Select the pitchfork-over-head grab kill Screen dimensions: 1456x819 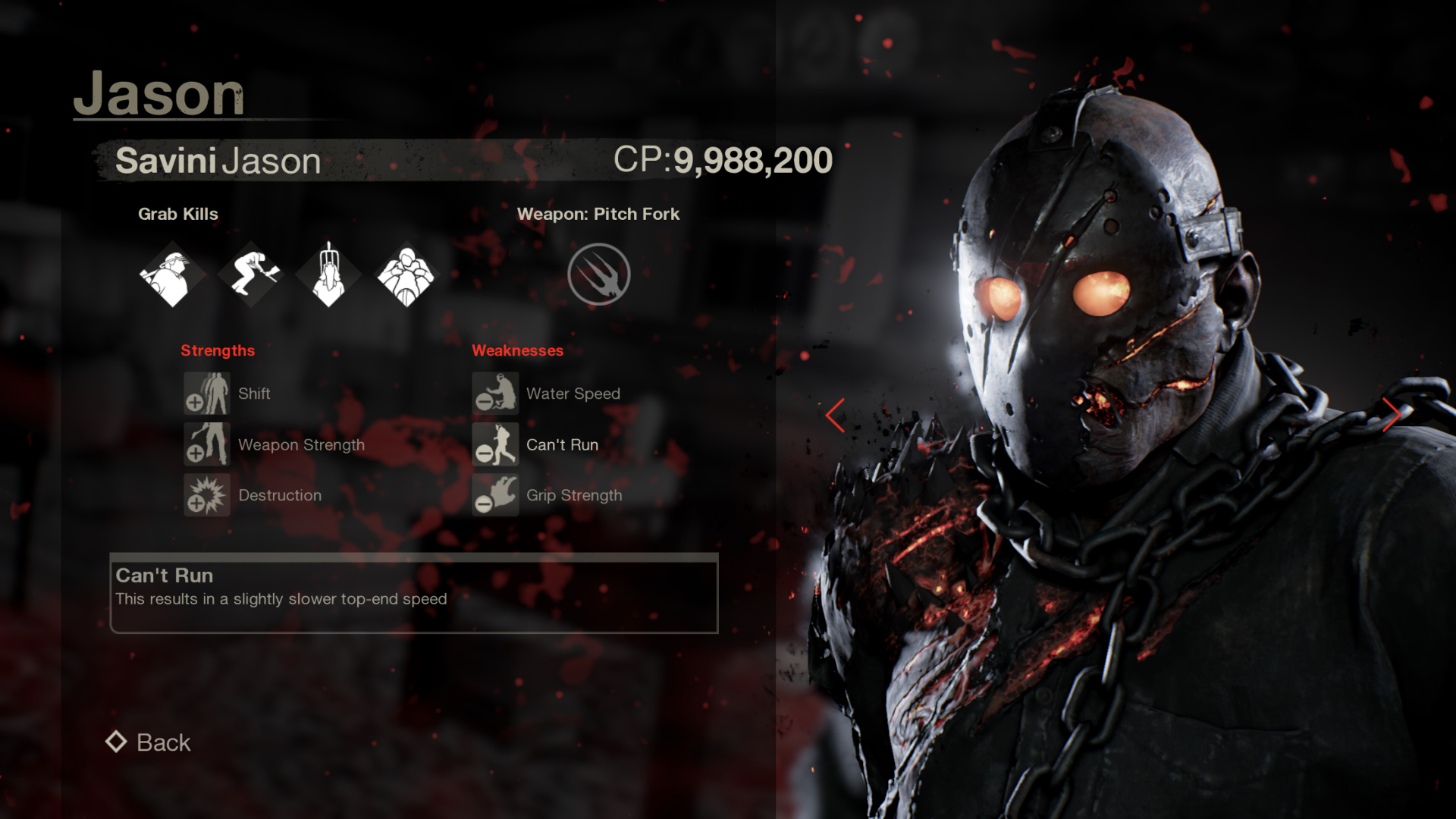(x=329, y=275)
